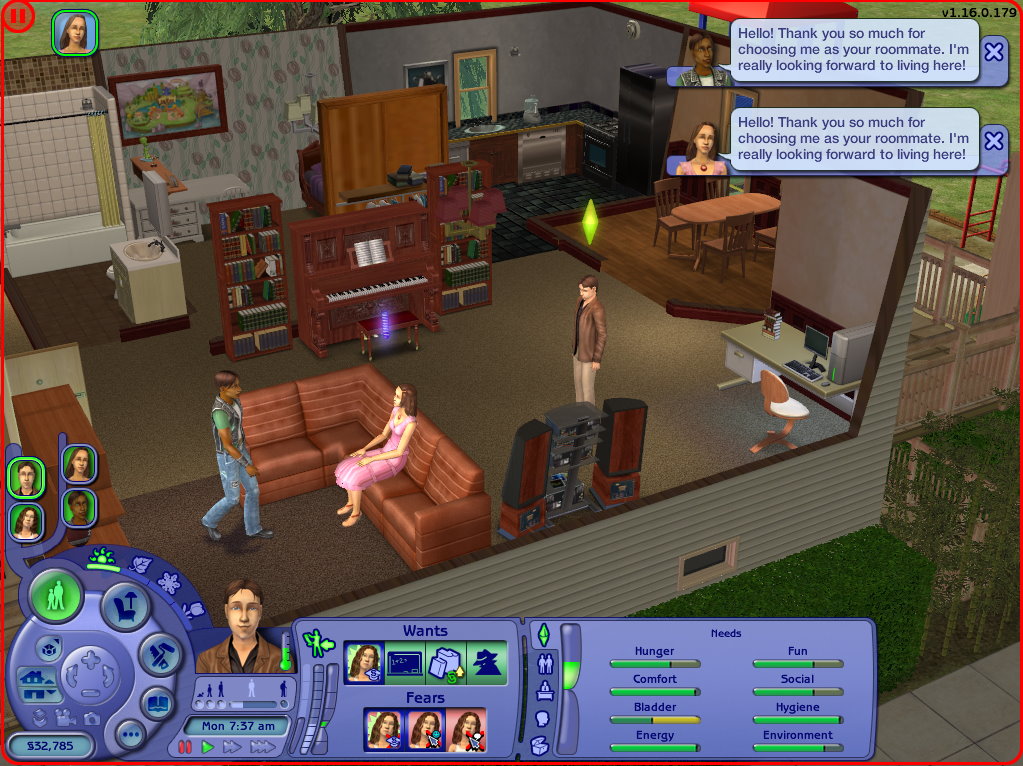The width and height of the screenshot is (1023, 766).
Task: Open the options menu with three dots
Action: coord(130,736)
